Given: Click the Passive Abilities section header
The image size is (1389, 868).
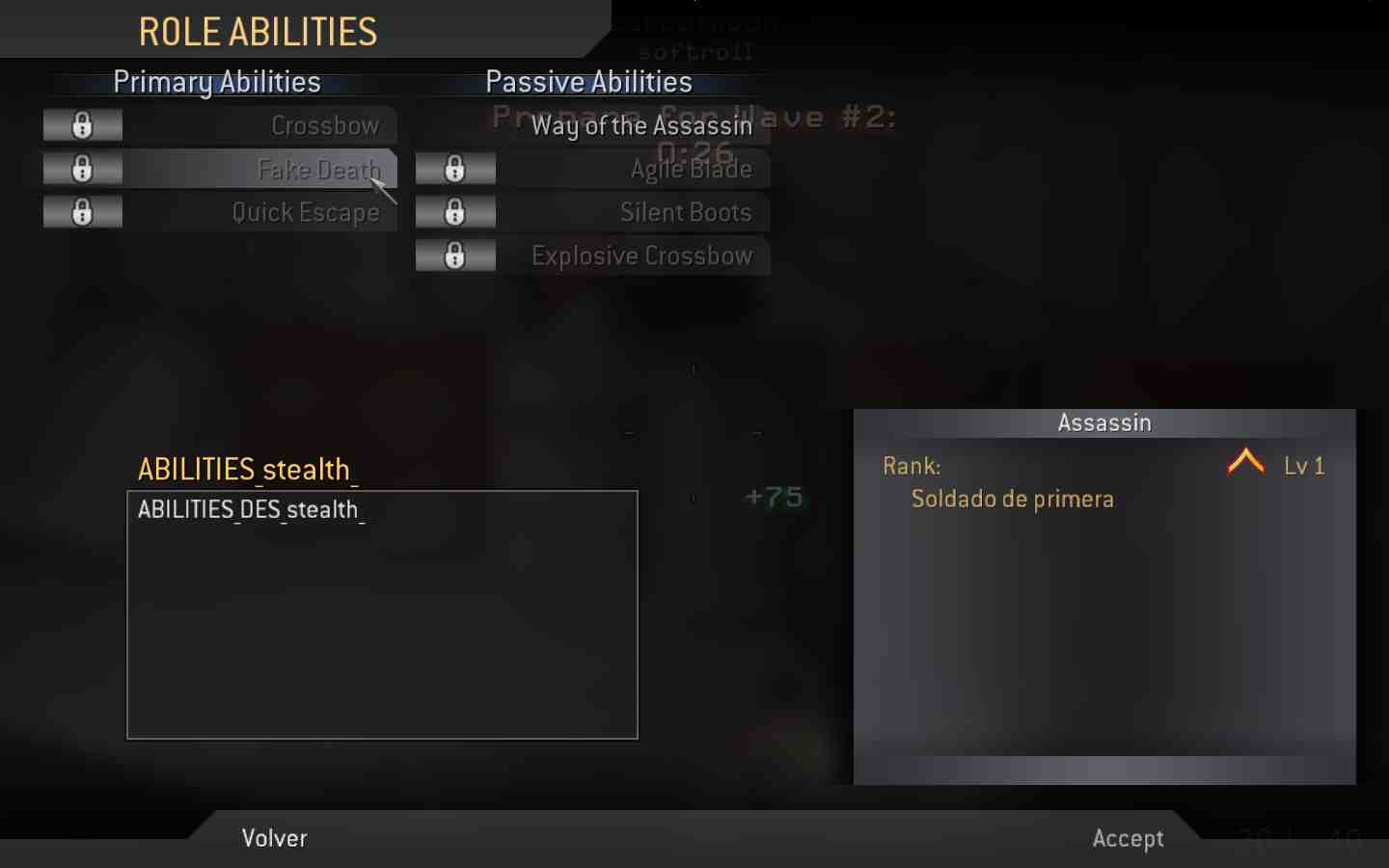Looking at the screenshot, I should click(588, 82).
